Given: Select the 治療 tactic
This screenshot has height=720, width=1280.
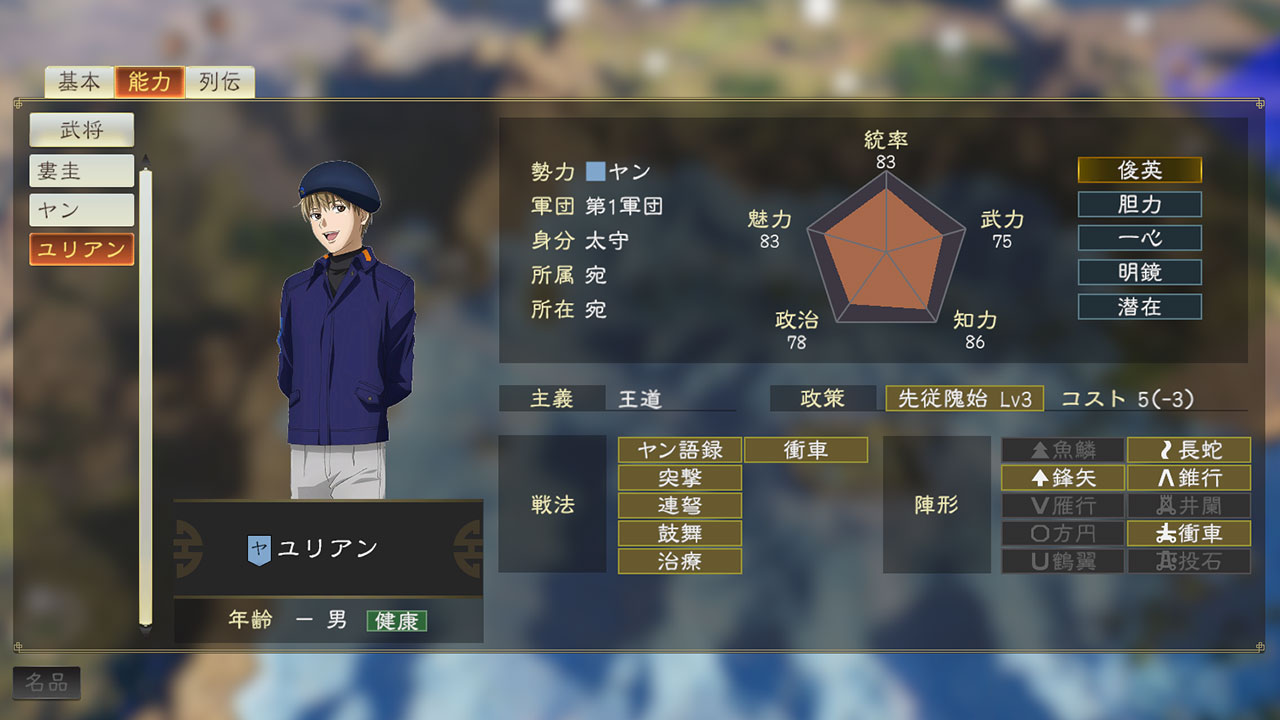Looking at the screenshot, I should (x=680, y=561).
